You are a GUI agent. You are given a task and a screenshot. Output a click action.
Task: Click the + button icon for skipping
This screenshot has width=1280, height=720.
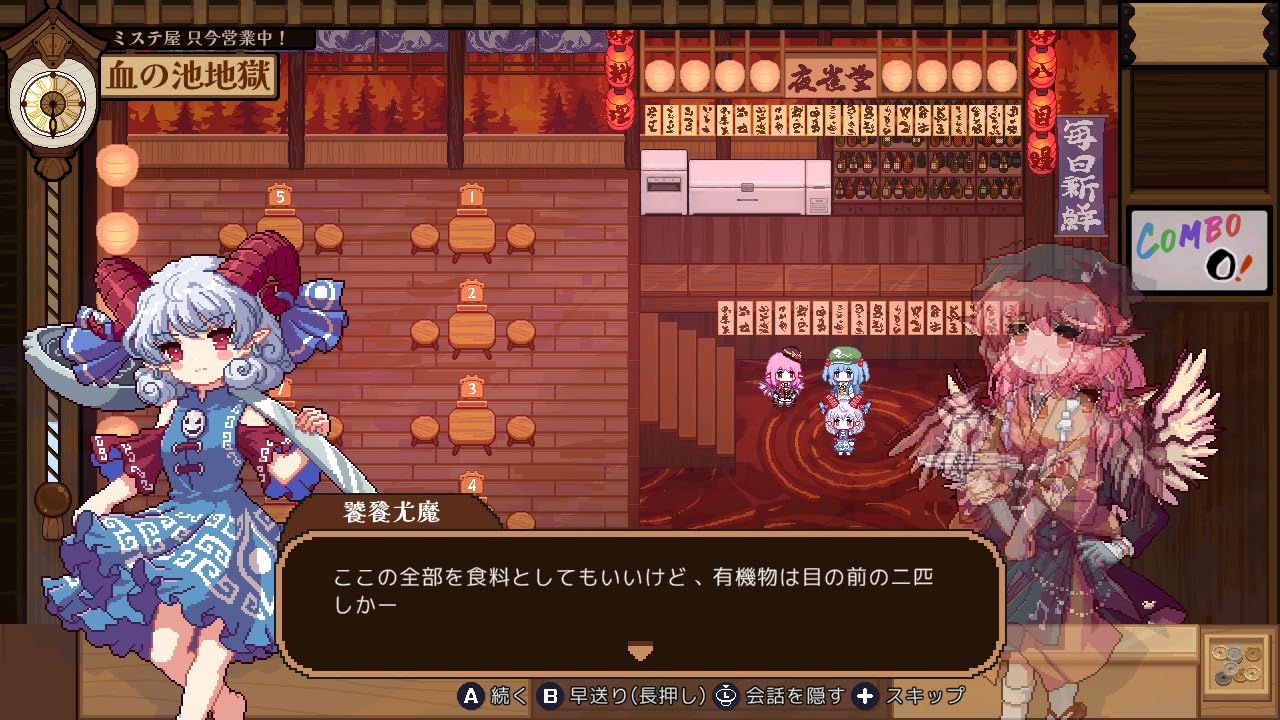[866, 698]
